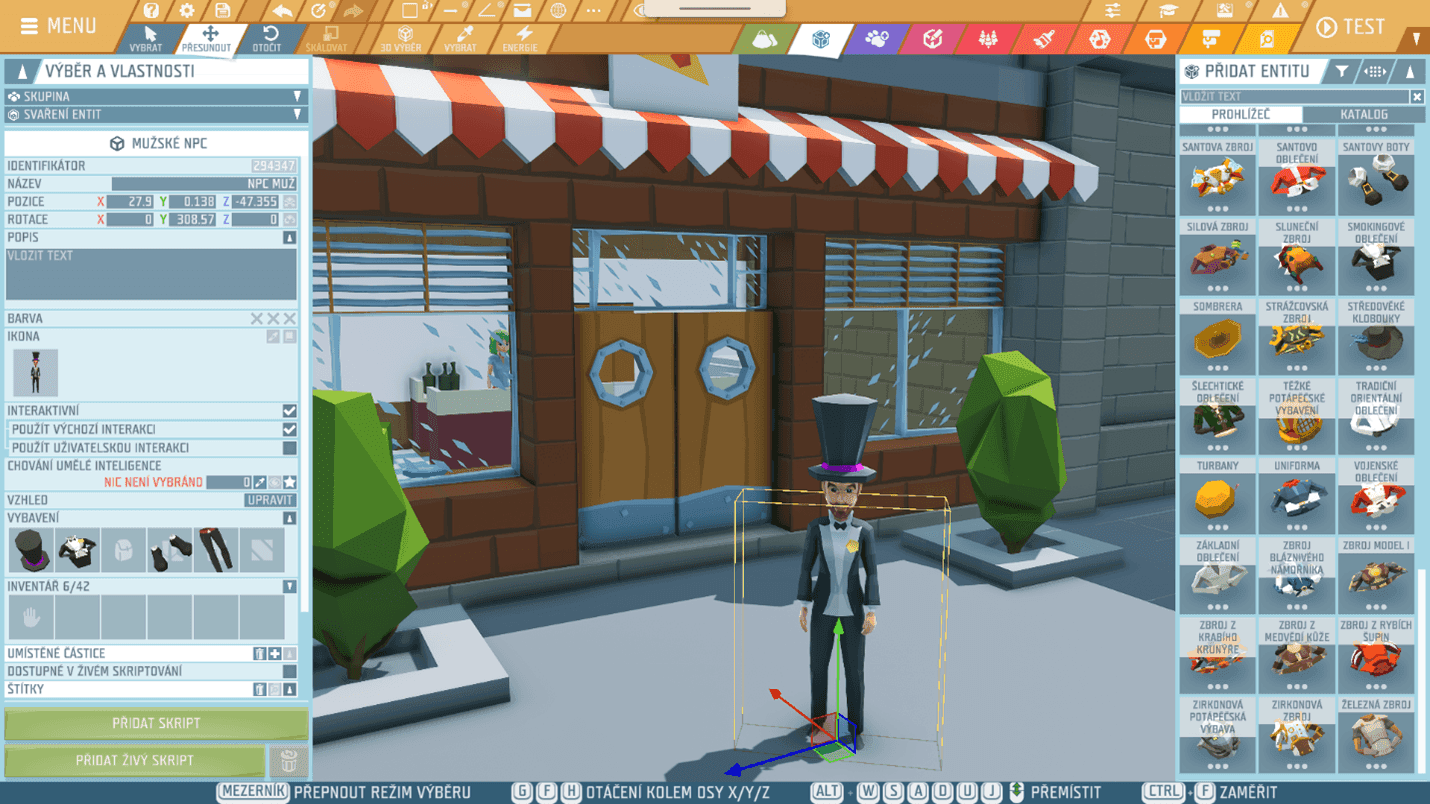Click the save icon in the top toolbar

222,12
